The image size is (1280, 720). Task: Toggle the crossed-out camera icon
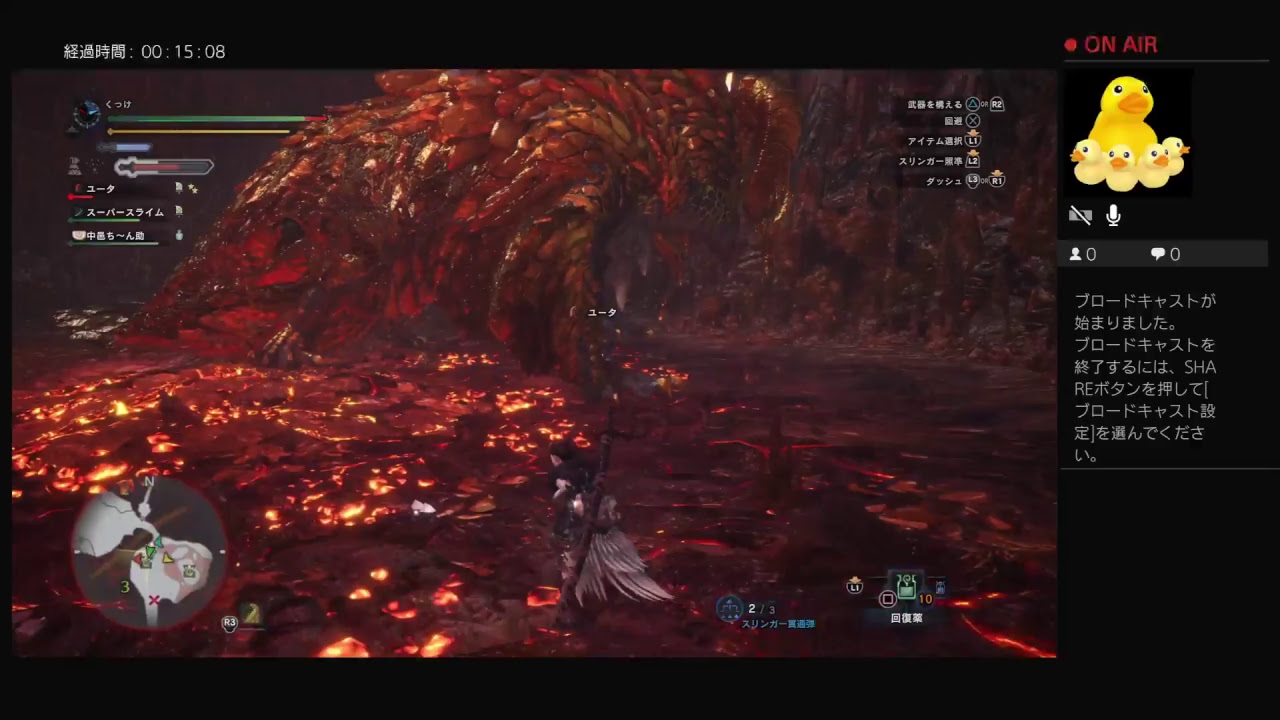1080,216
